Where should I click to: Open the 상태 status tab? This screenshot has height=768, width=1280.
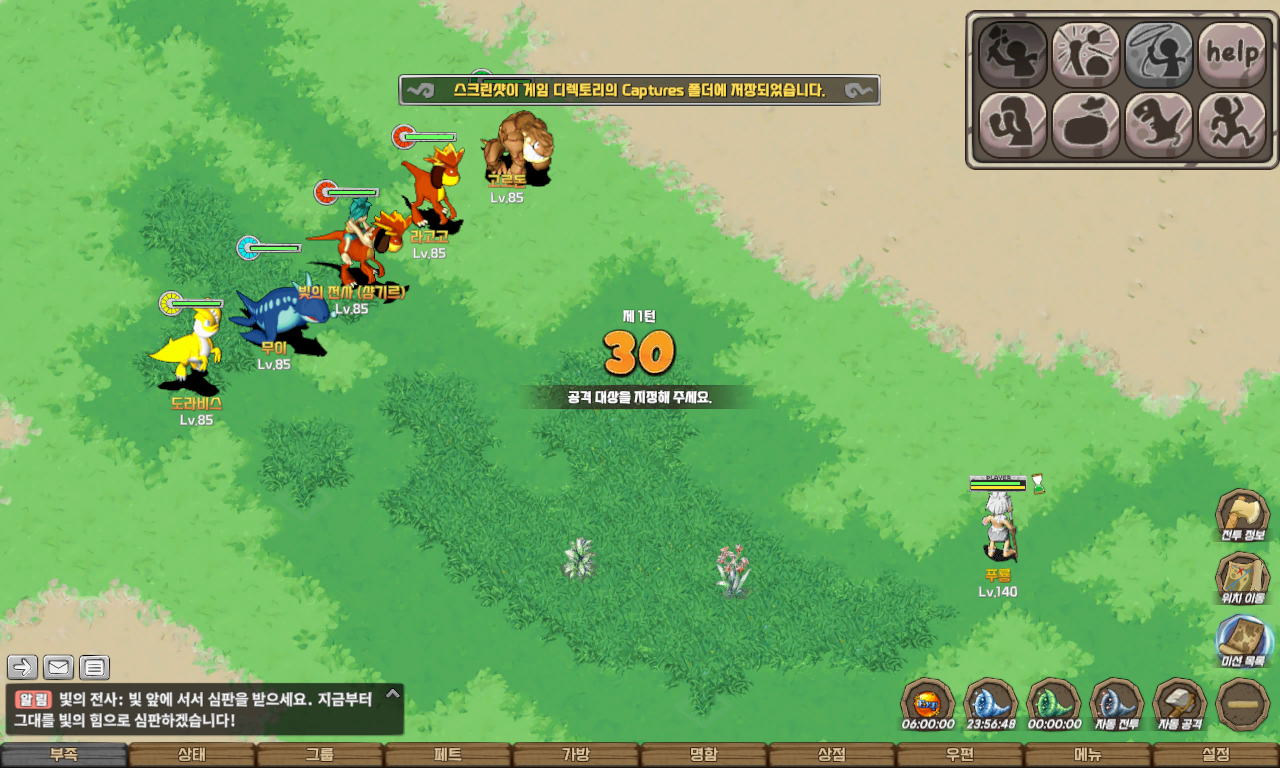point(191,755)
